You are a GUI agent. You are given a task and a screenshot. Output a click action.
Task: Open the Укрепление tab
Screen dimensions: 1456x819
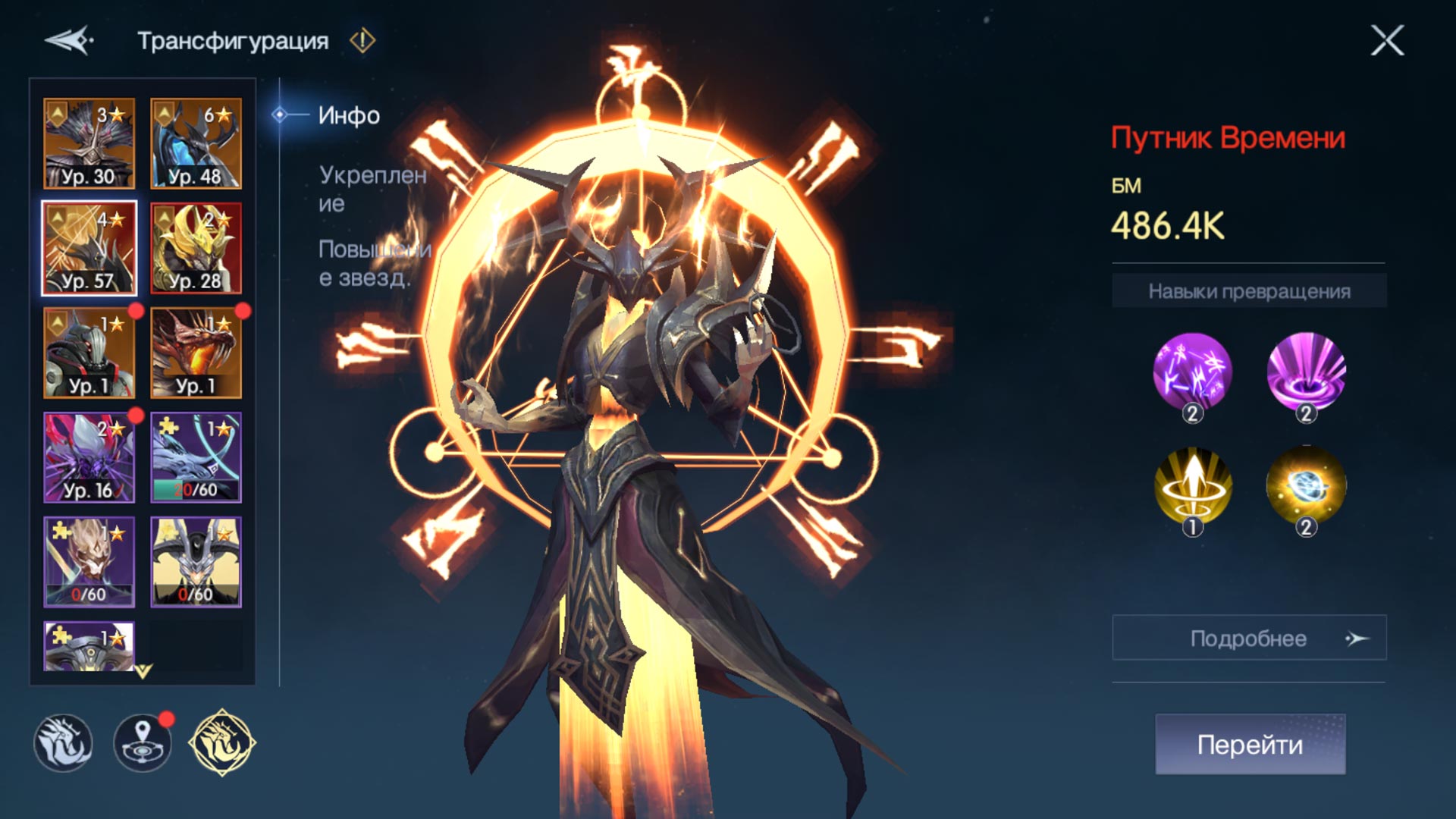[x=372, y=189]
